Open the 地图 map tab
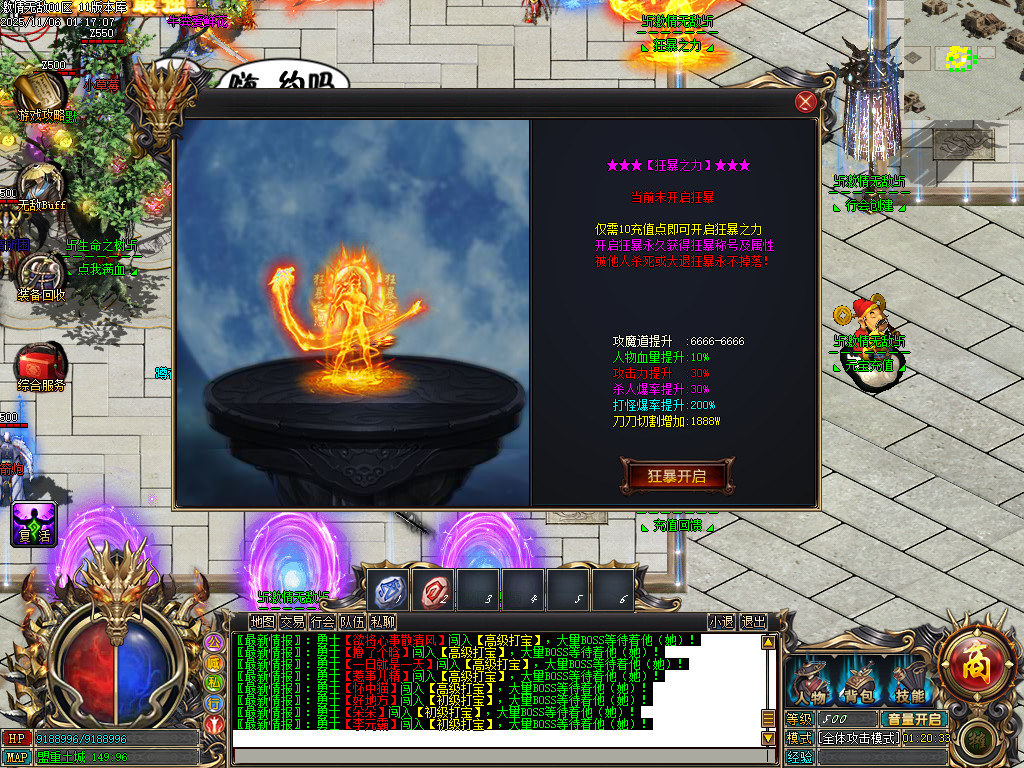The width and height of the screenshot is (1024, 768). point(262,621)
